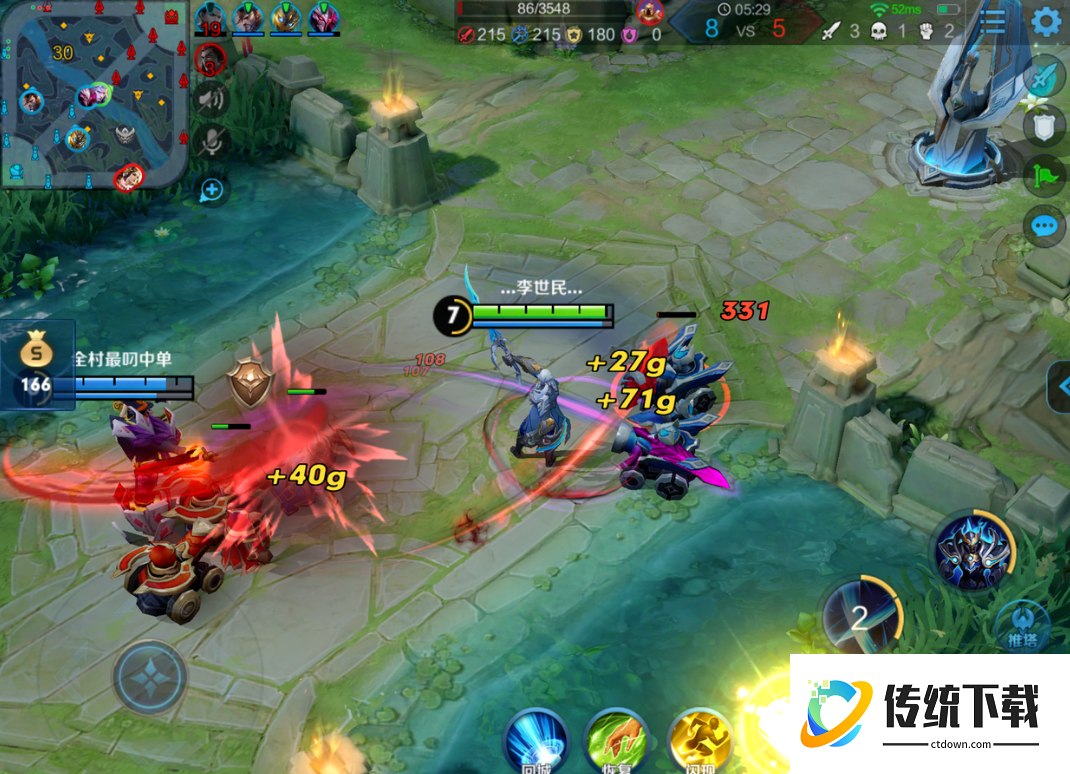The width and height of the screenshot is (1070, 774).
Task: Cast the 闪现 flash spell
Action: coord(700,742)
